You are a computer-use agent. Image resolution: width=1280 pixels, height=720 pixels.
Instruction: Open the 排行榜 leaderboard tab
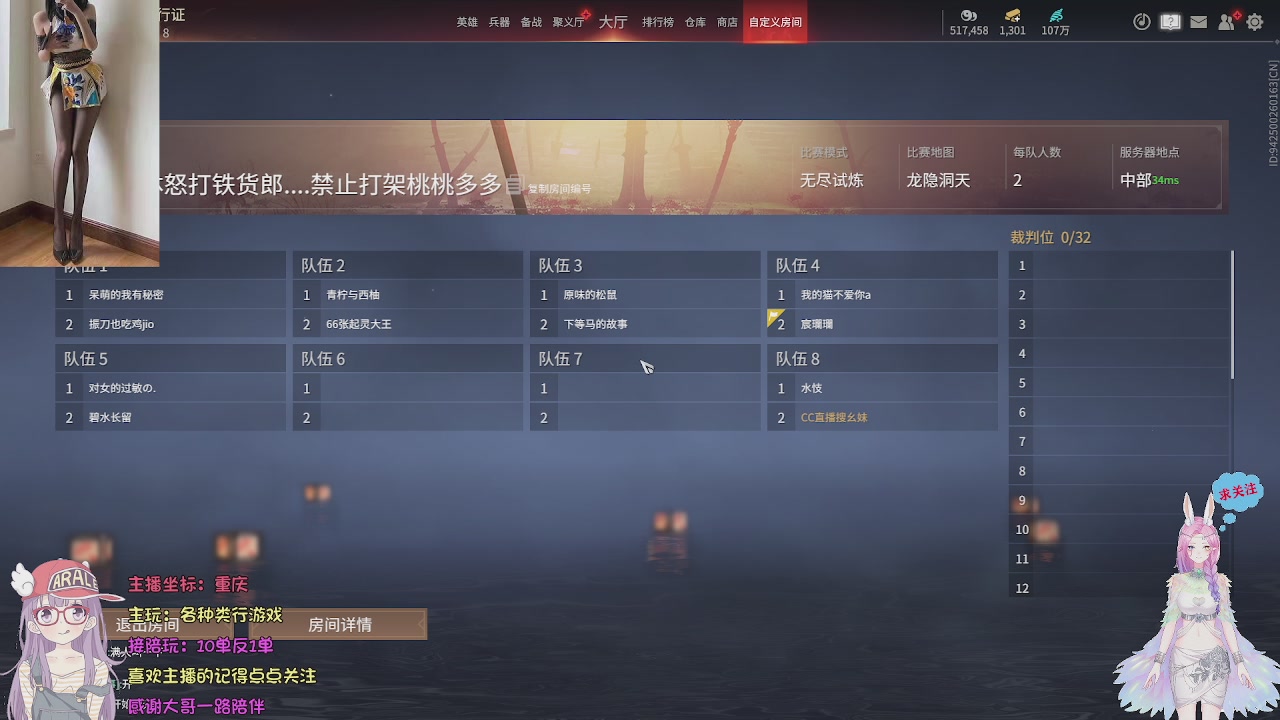[656, 21]
